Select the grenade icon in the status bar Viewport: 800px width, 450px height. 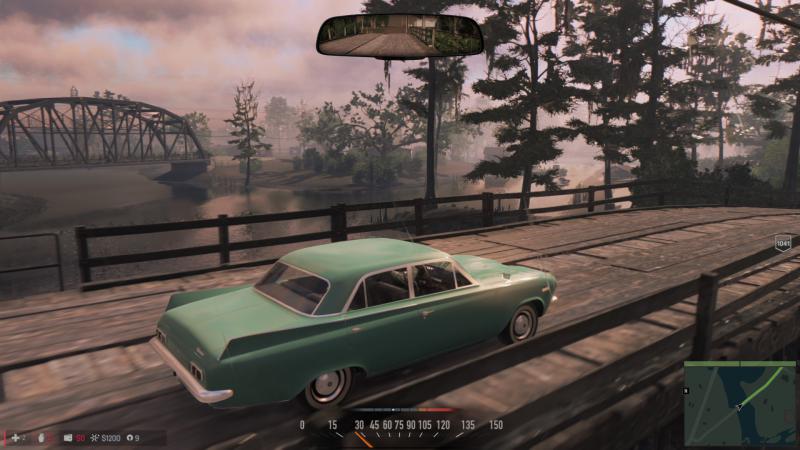pyautogui.click(x=41, y=438)
